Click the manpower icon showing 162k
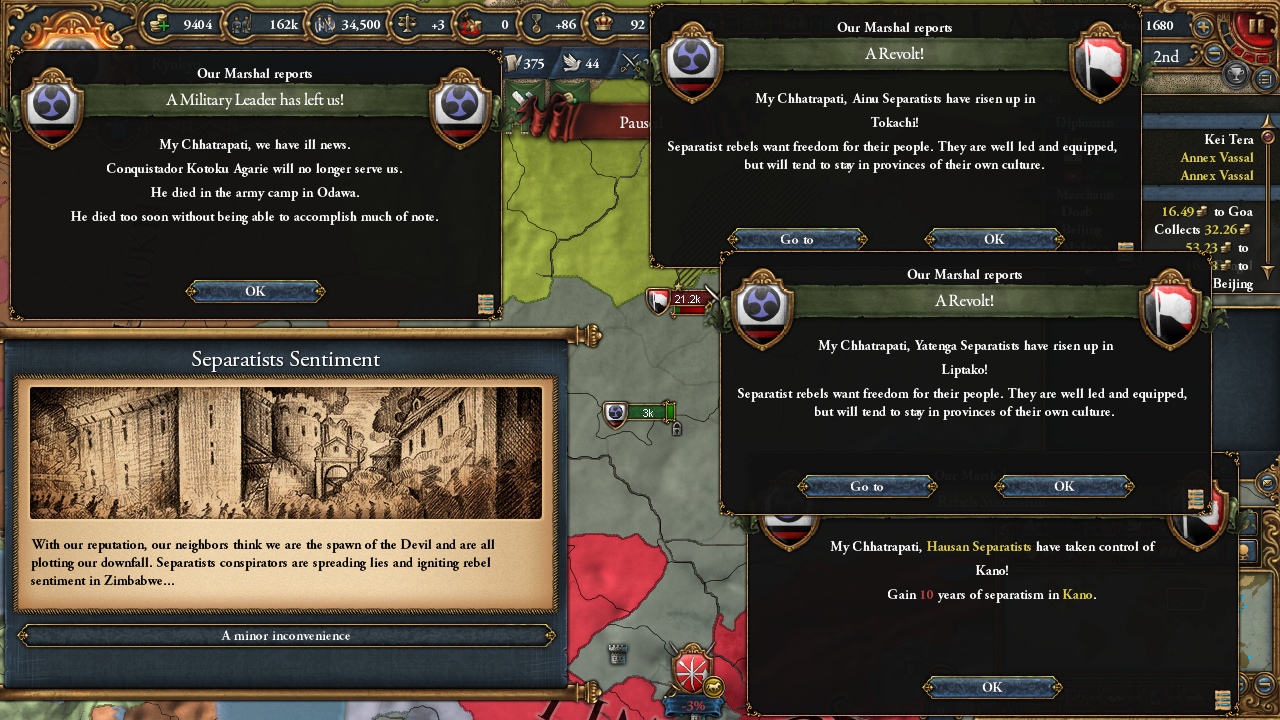Viewport: 1280px width, 720px height. point(242,24)
